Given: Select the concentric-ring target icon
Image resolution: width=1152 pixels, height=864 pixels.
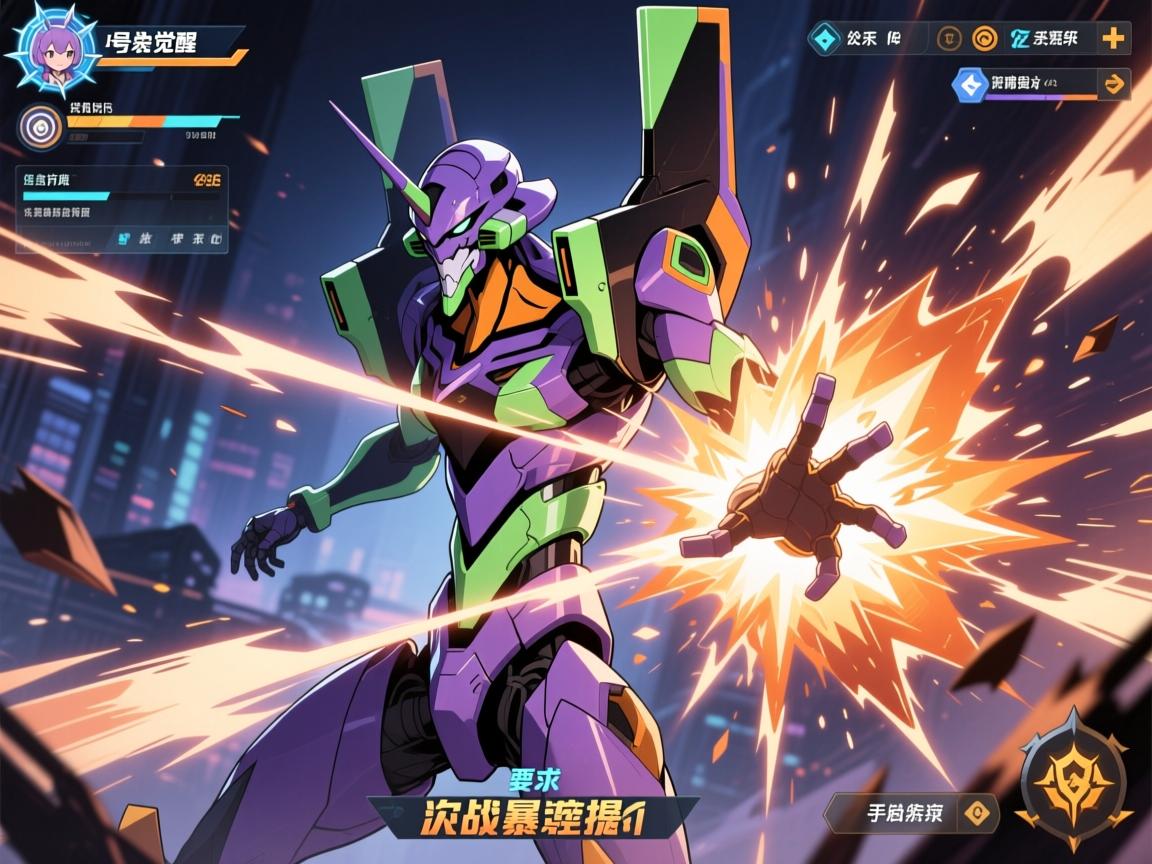Looking at the screenshot, I should coord(41,126).
